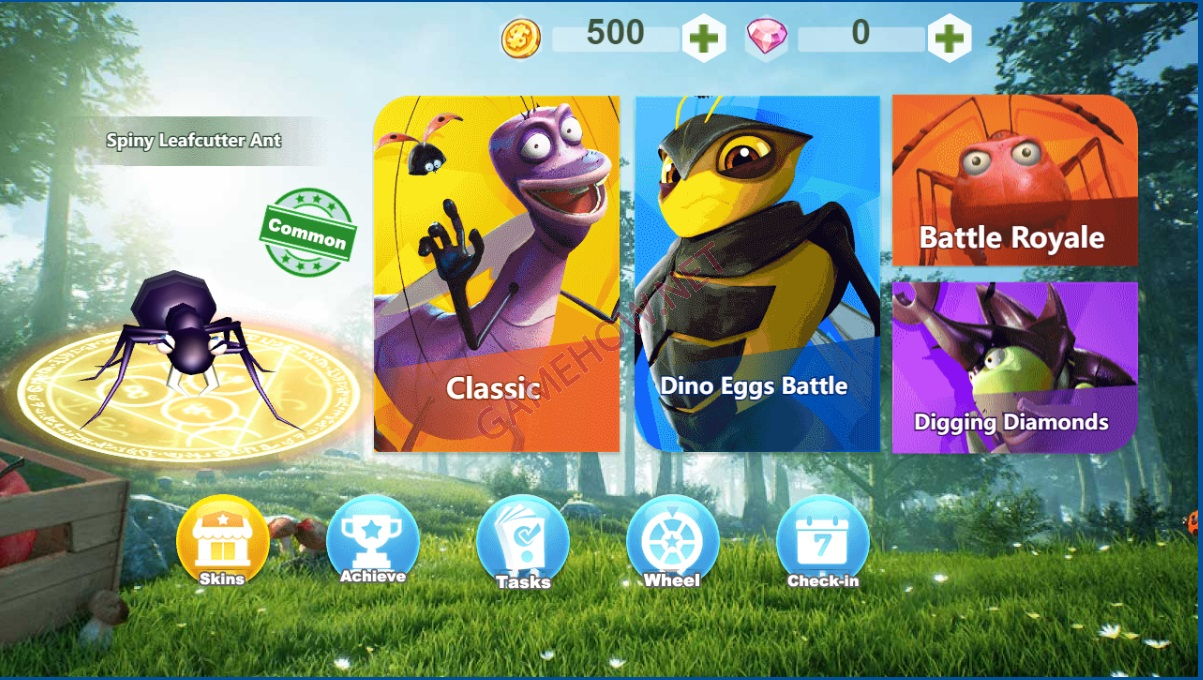Choose the Dino Eggs Battle mode
Viewport: 1203px width, 680px height.
pyautogui.click(x=757, y=274)
